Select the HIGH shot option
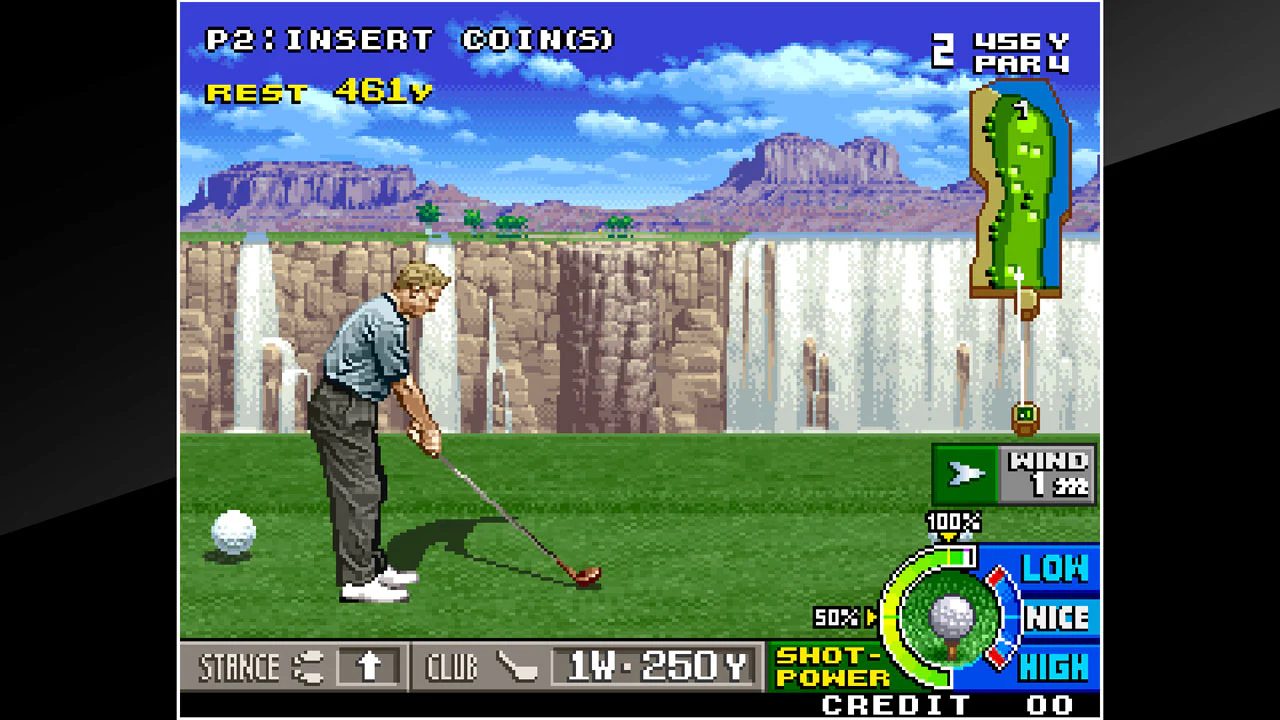 (1055, 664)
